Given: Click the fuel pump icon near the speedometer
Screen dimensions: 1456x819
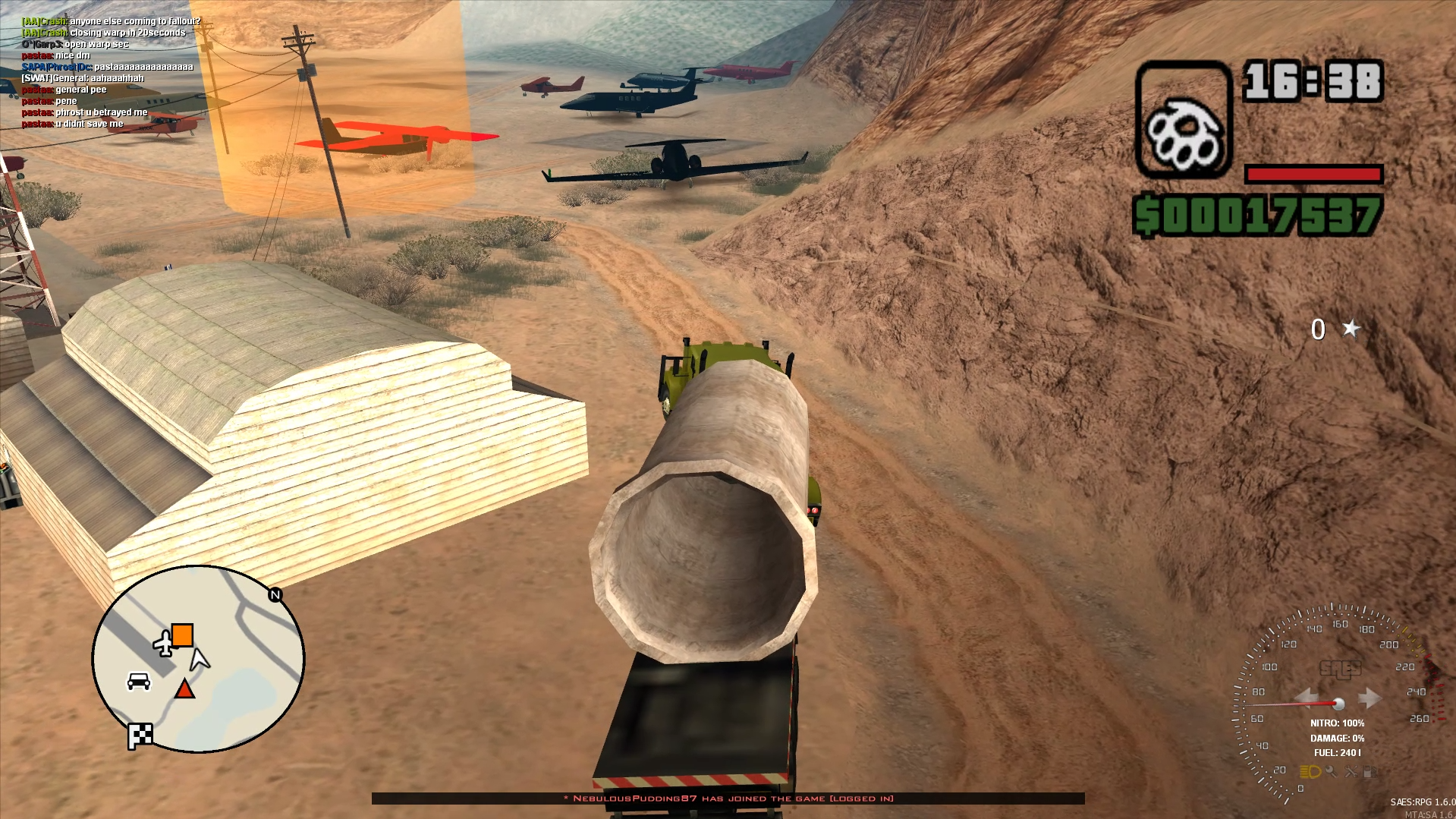Looking at the screenshot, I should pos(1369,773).
